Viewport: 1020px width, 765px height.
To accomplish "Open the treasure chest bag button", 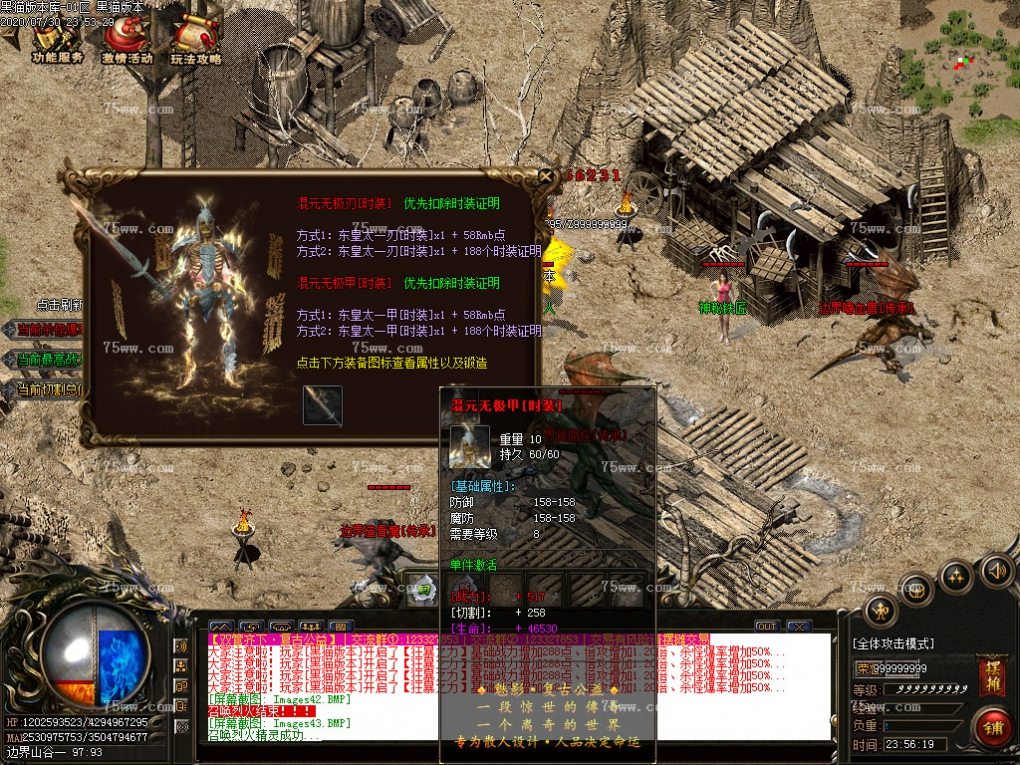I will coord(915,589).
